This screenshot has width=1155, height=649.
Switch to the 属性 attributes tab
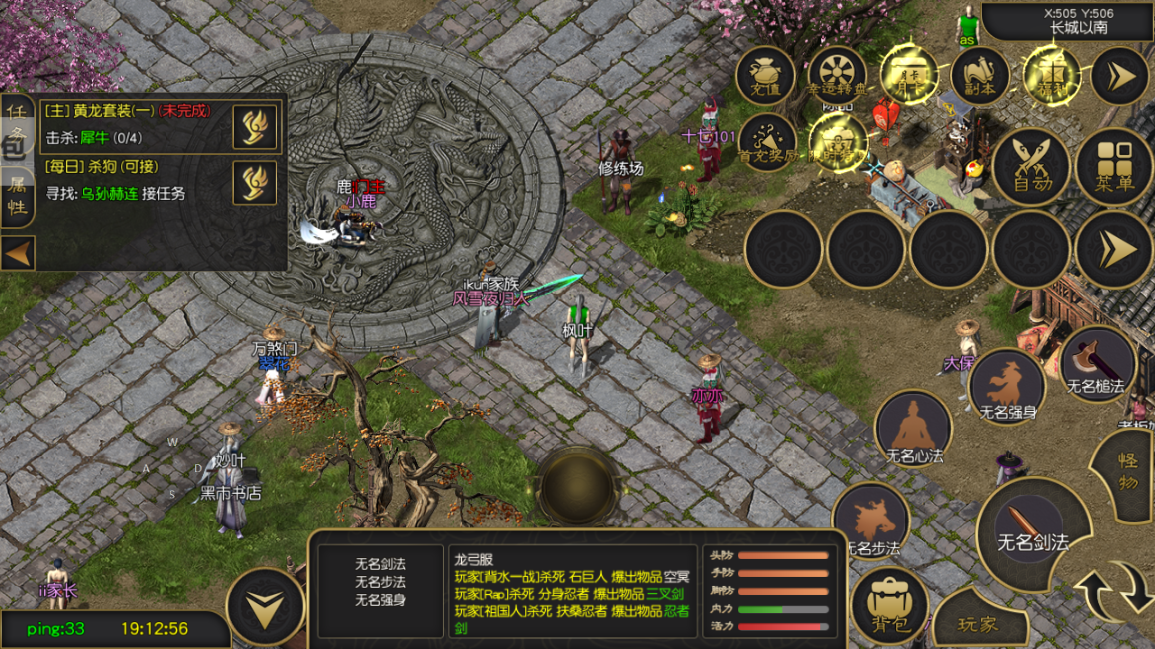pos(17,197)
